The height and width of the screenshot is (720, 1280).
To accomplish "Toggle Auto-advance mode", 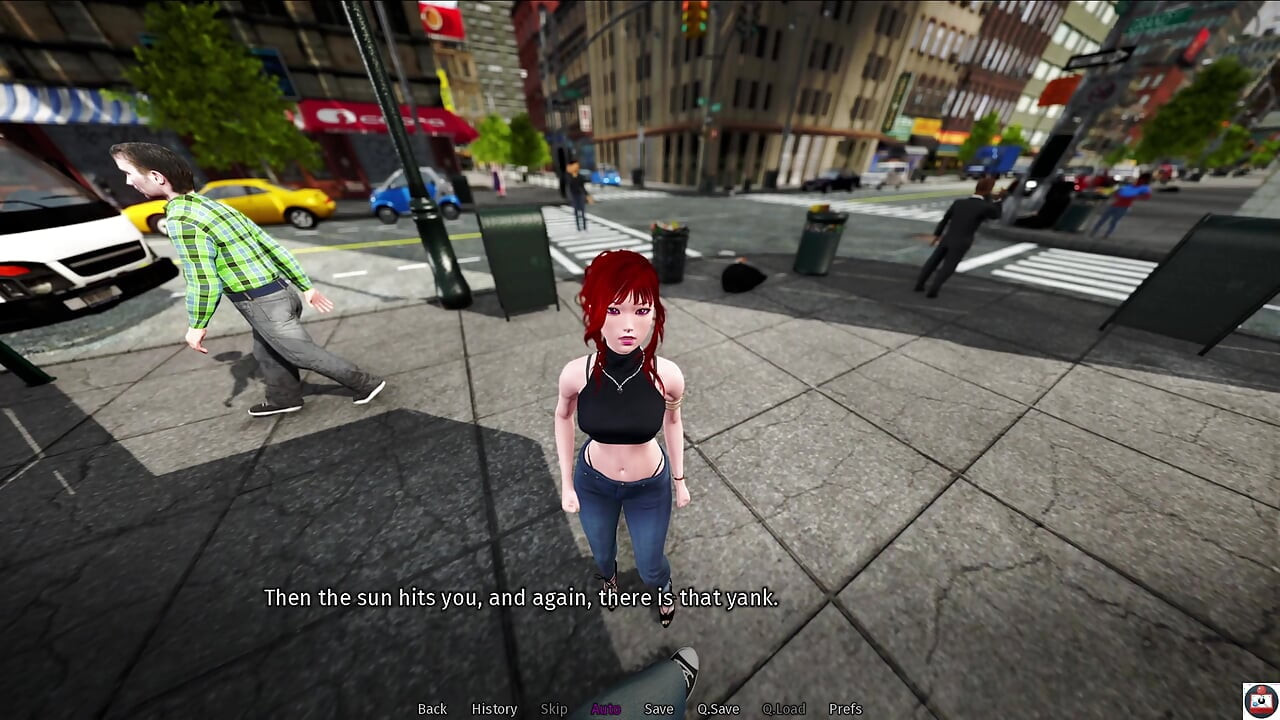I will coord(606,709).
